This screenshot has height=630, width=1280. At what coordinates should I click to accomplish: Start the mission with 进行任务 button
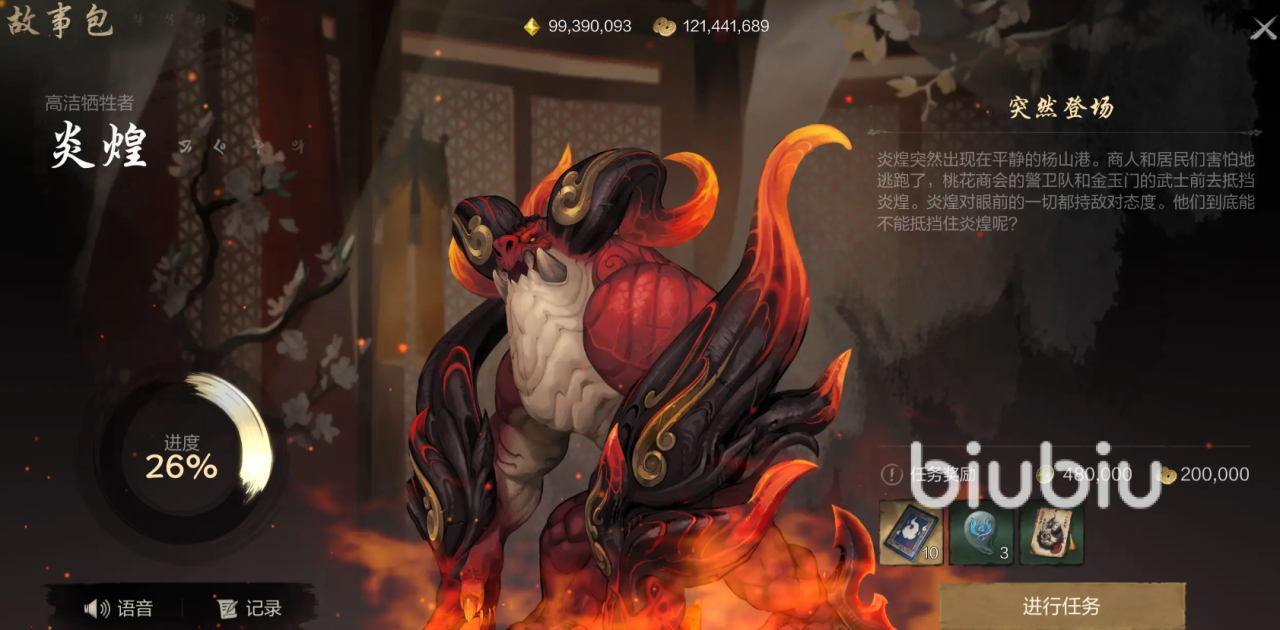tap(1061, 606)
